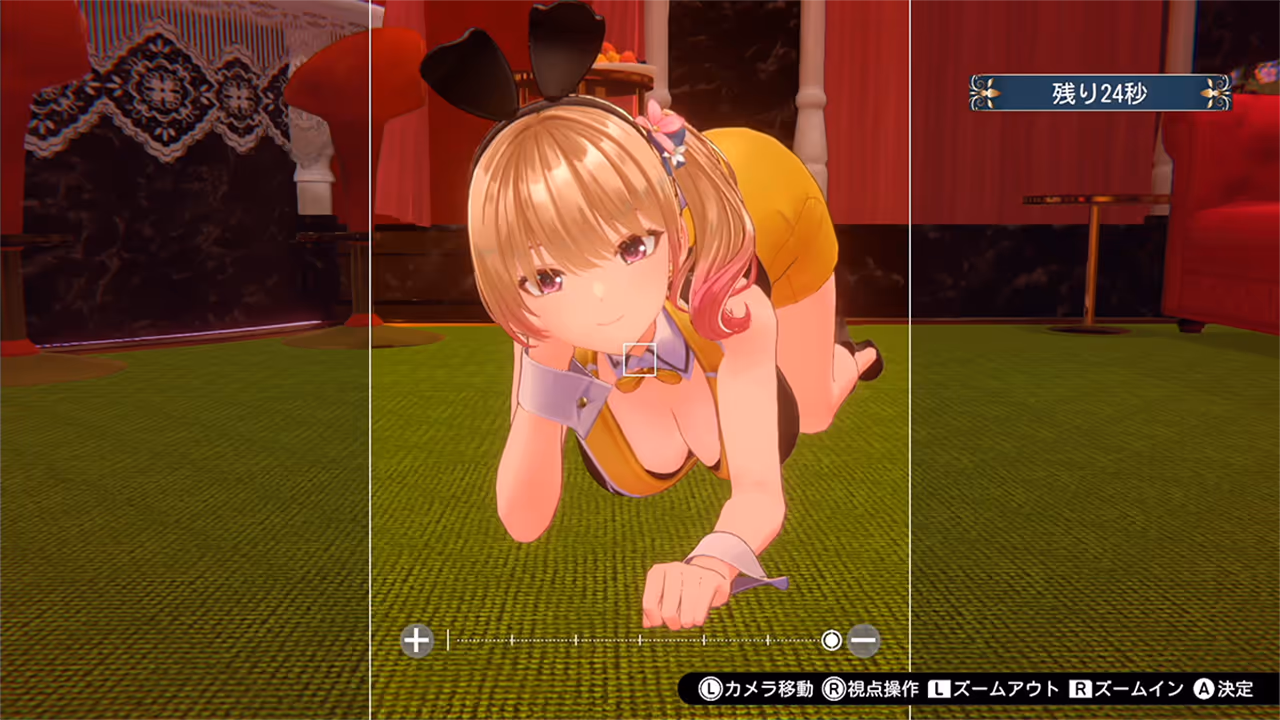Screen dimensions: 1280x720
Task: Click the focus reticle square on the character
Action: 640,361
